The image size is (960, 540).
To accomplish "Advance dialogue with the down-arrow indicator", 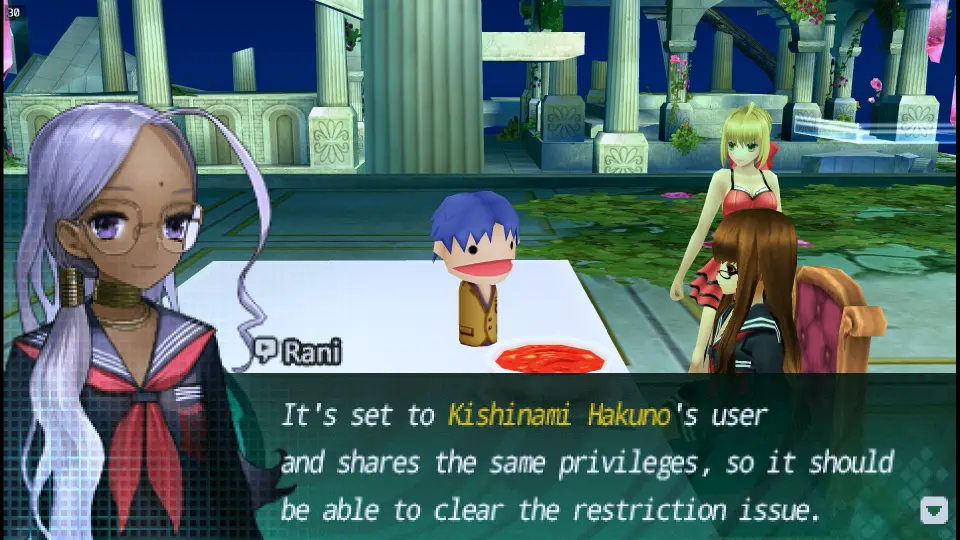I will pos(933,510).
